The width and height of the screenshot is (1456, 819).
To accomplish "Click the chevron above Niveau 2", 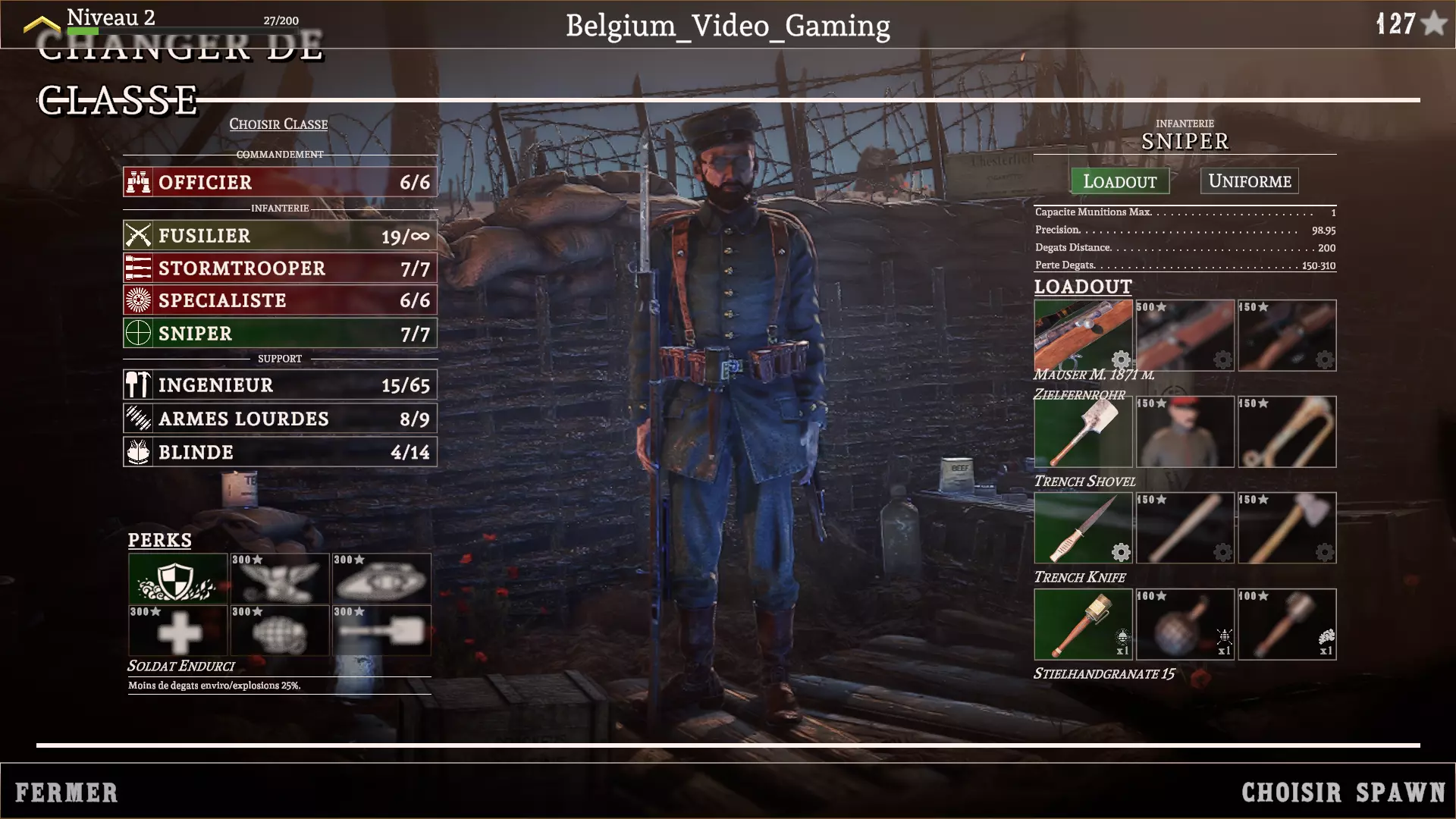I will pyautogui.click(x=42, y=23).
